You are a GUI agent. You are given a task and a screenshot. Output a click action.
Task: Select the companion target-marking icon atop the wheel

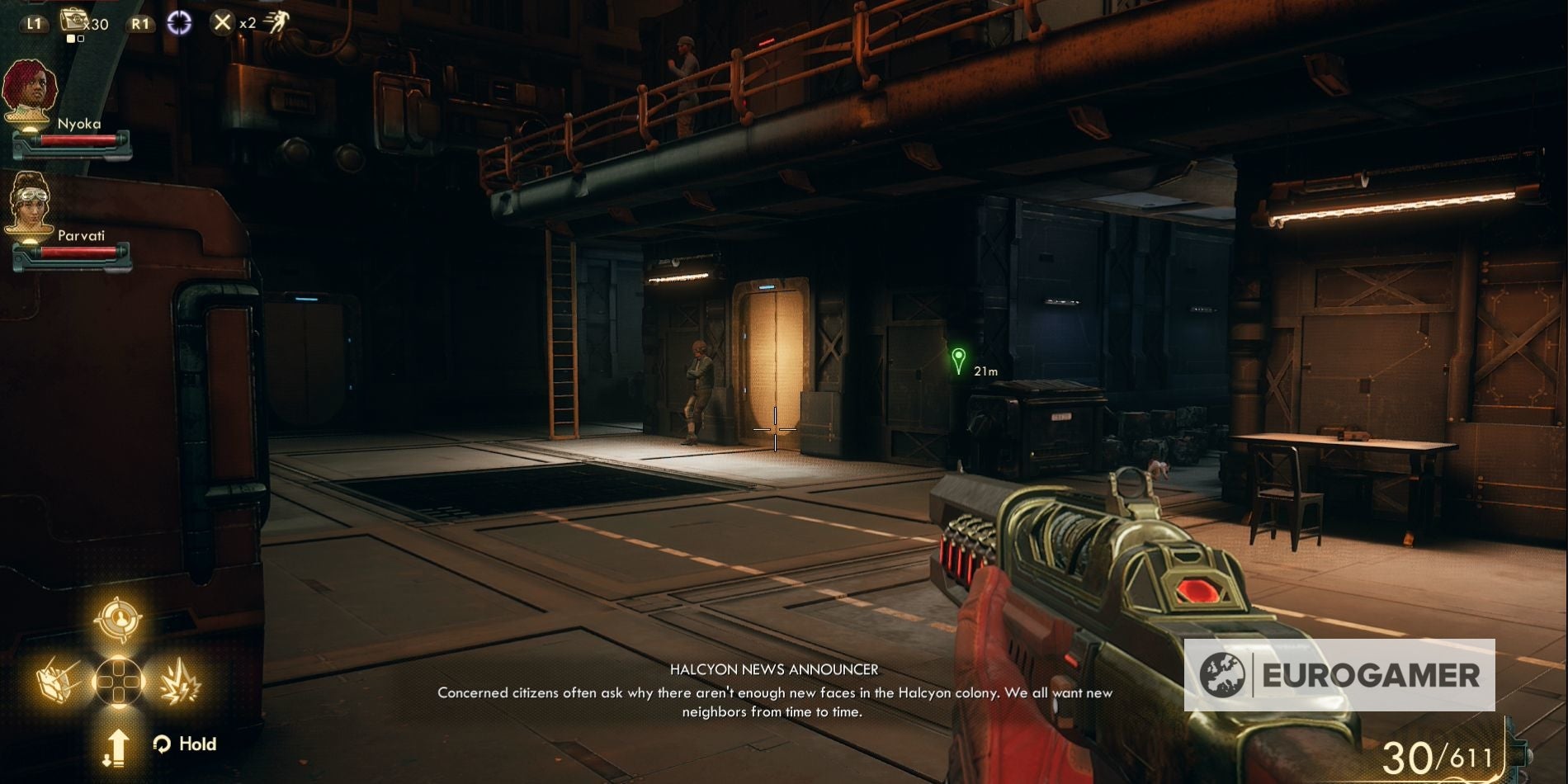pyautogui.click(x=120, y=621)
